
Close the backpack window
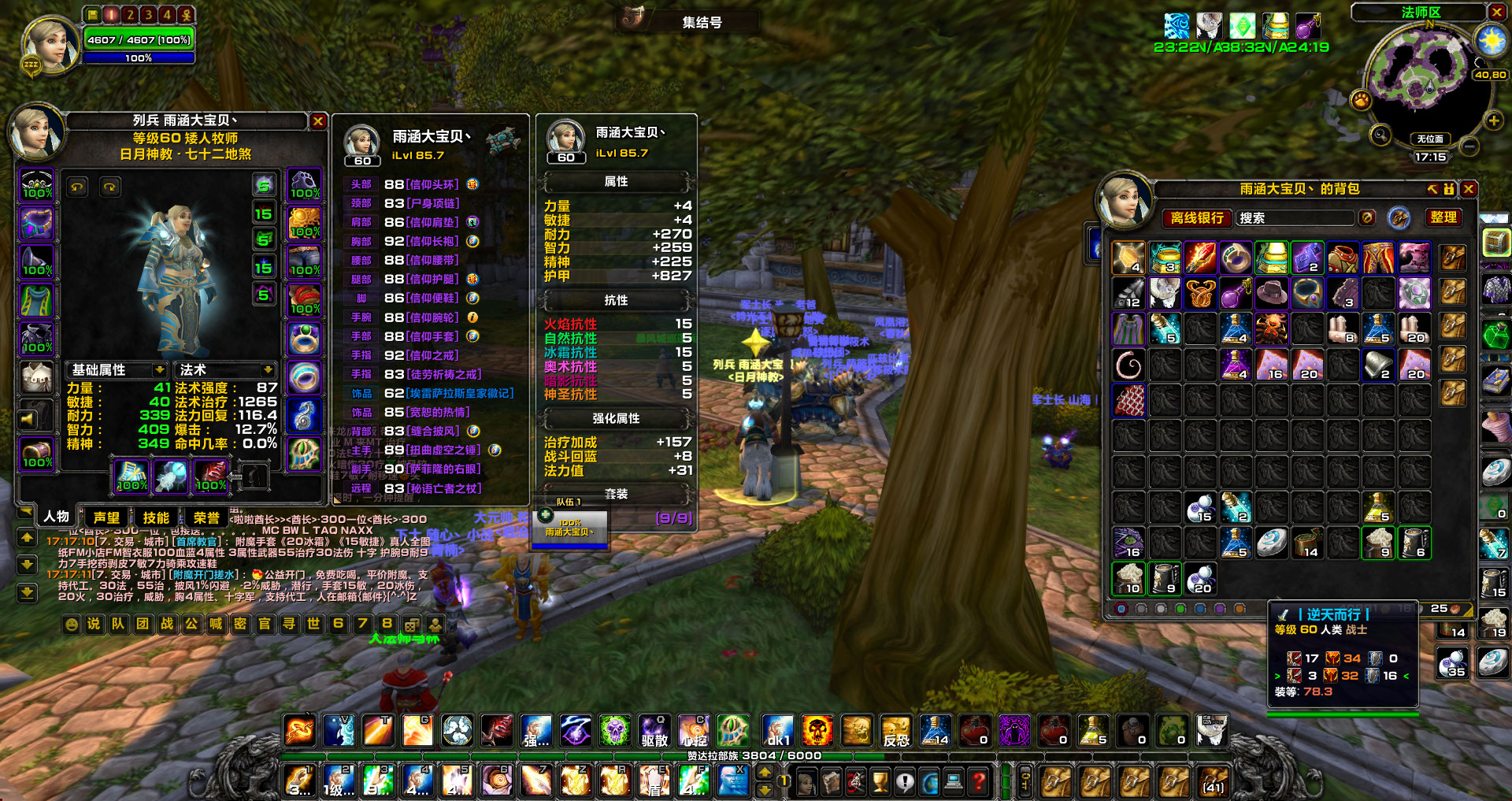pyautogui.click(x=1469, y=189)
